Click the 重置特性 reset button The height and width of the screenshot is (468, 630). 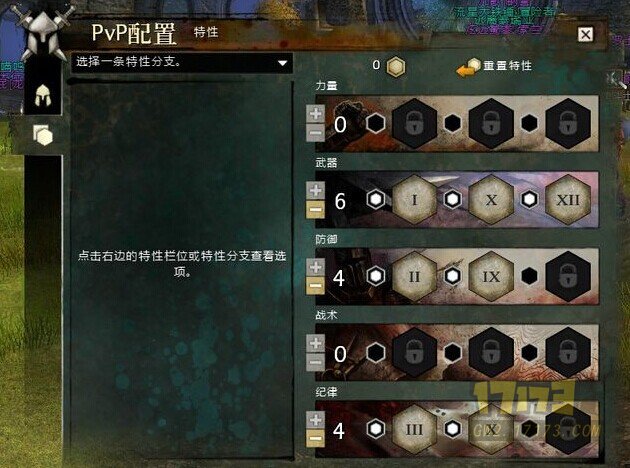[x=494, y=67]
